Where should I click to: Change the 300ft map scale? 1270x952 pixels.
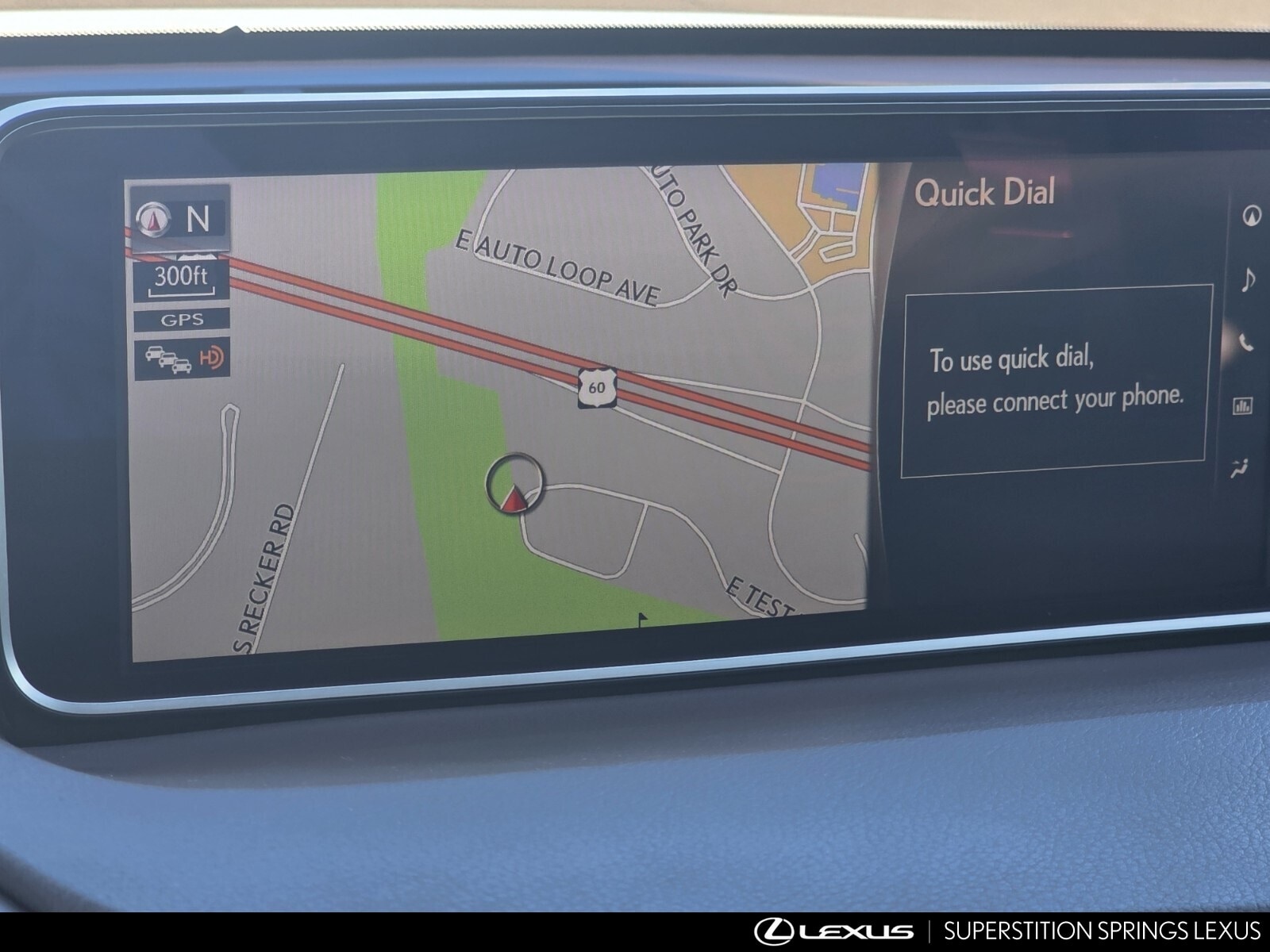[181, 281]
